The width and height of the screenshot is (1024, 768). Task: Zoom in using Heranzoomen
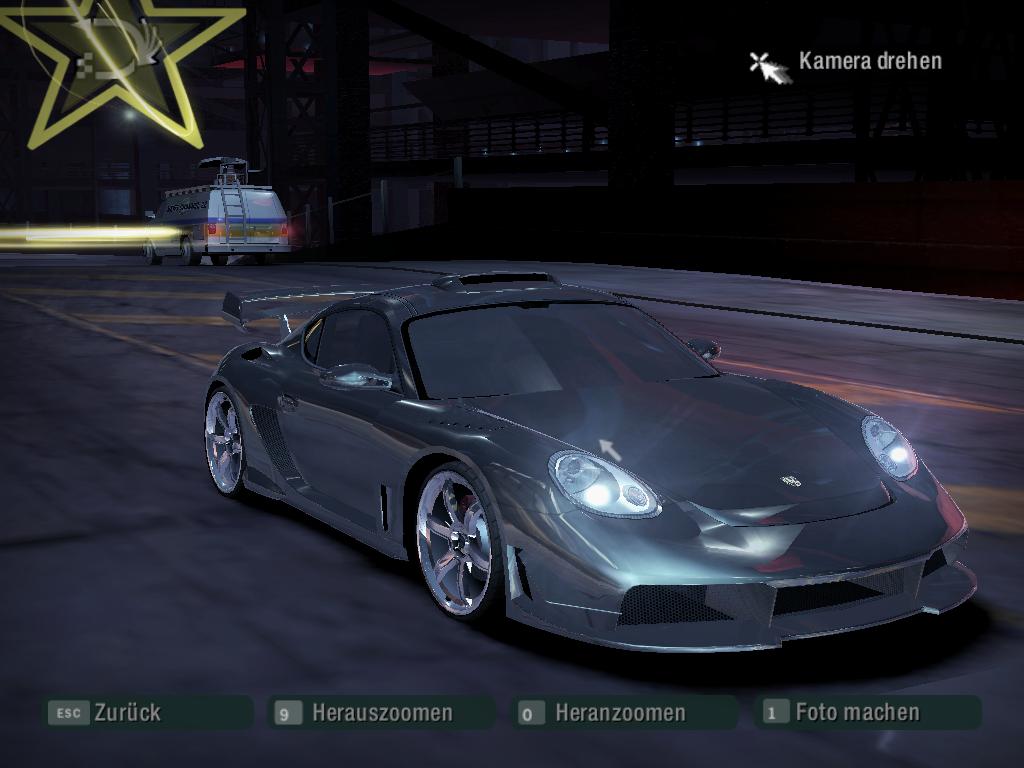620,713
